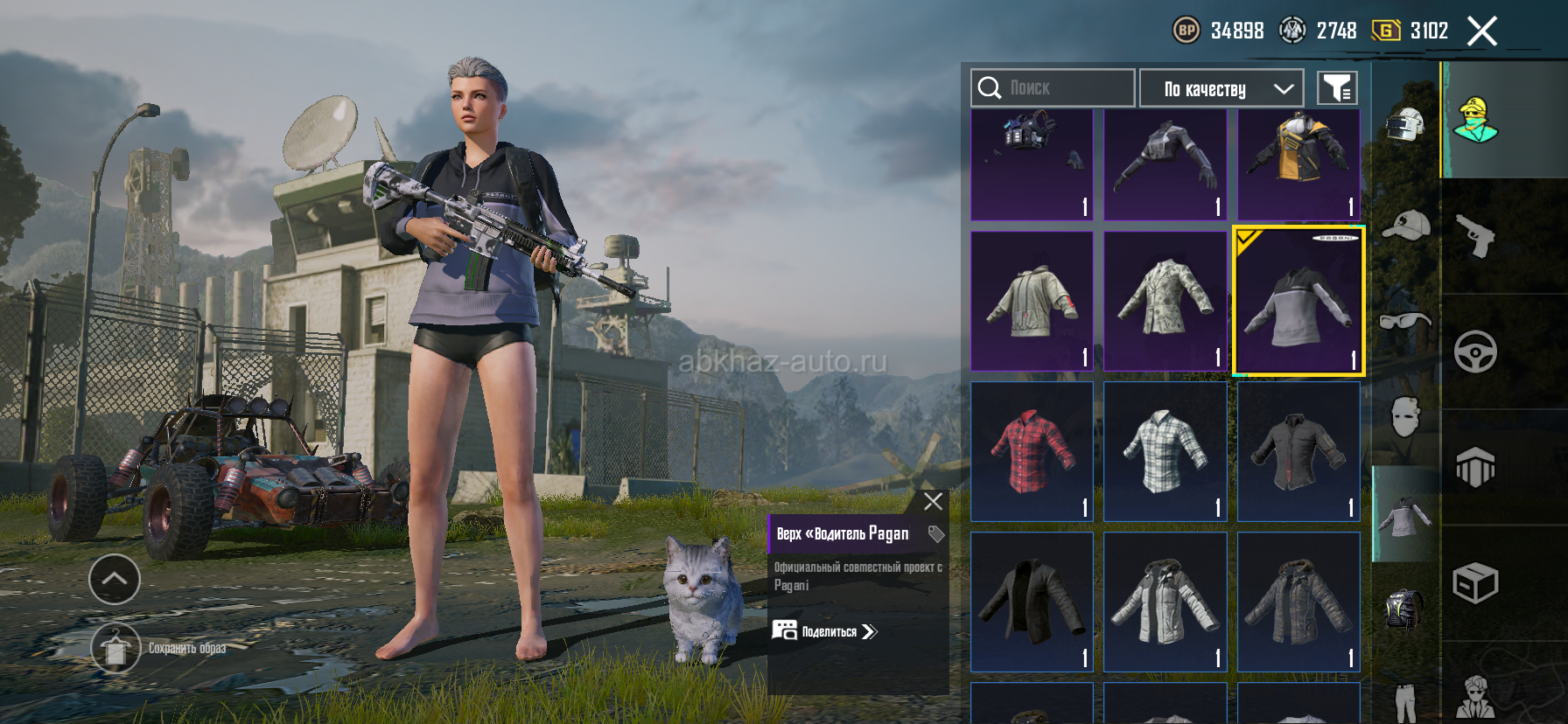Open the По качеству sort dropdown
Image resolution: width=1568 pixels, height=724 pixels.
coord(1221,88)
